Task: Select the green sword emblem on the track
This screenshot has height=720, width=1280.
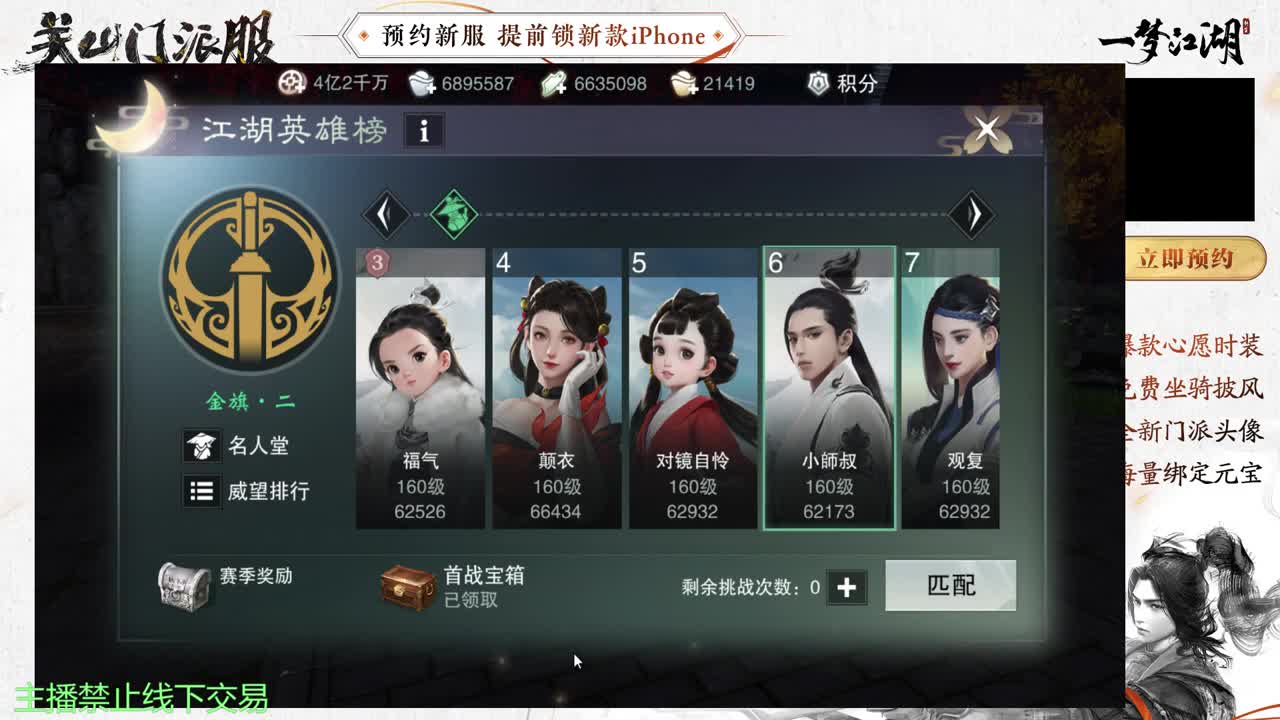Action: [452, 213]
